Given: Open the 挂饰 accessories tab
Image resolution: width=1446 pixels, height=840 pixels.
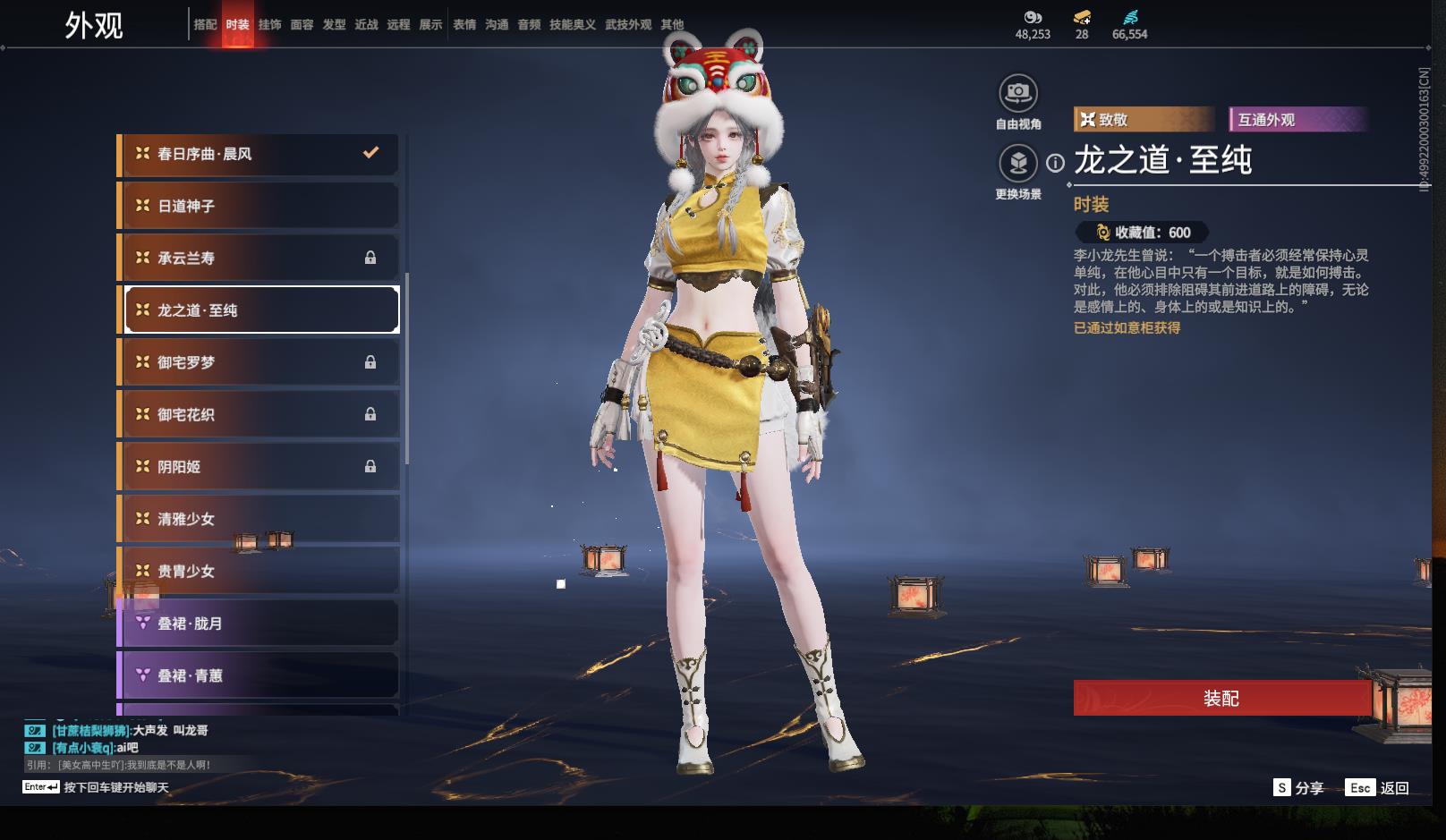Looking at the screenshot, I should [x=269, y=25].
